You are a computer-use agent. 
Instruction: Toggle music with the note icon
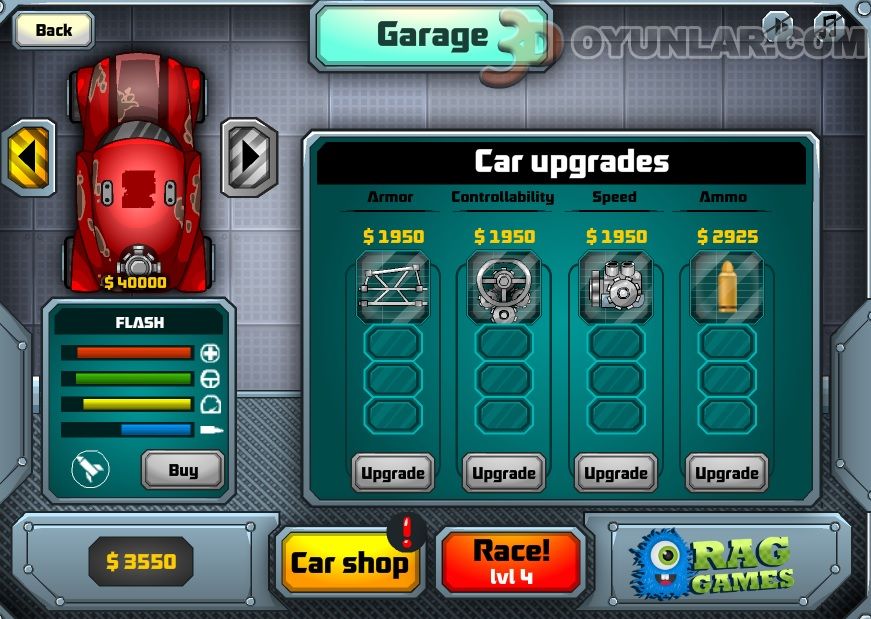pos(829,24)
